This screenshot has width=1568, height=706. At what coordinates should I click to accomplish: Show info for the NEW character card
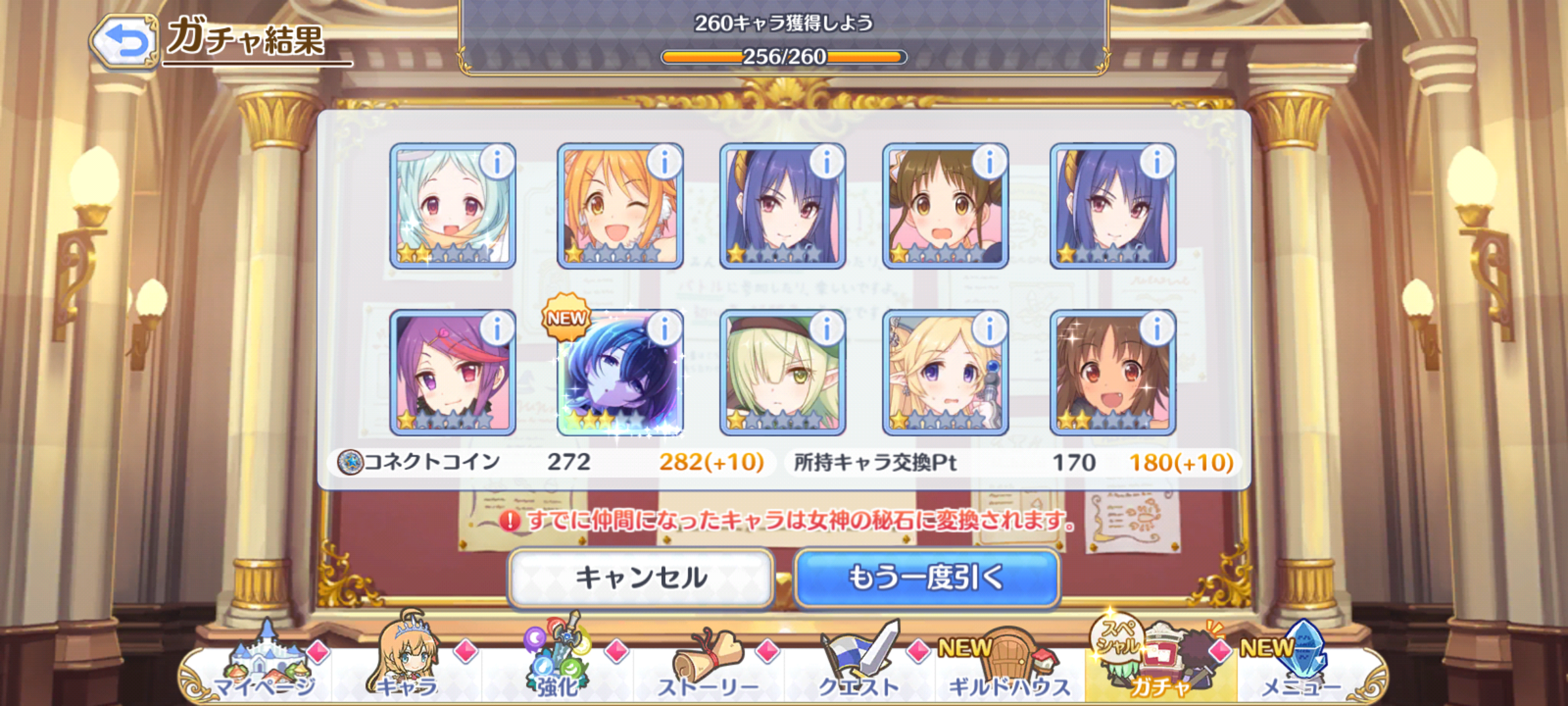point(664,328)
